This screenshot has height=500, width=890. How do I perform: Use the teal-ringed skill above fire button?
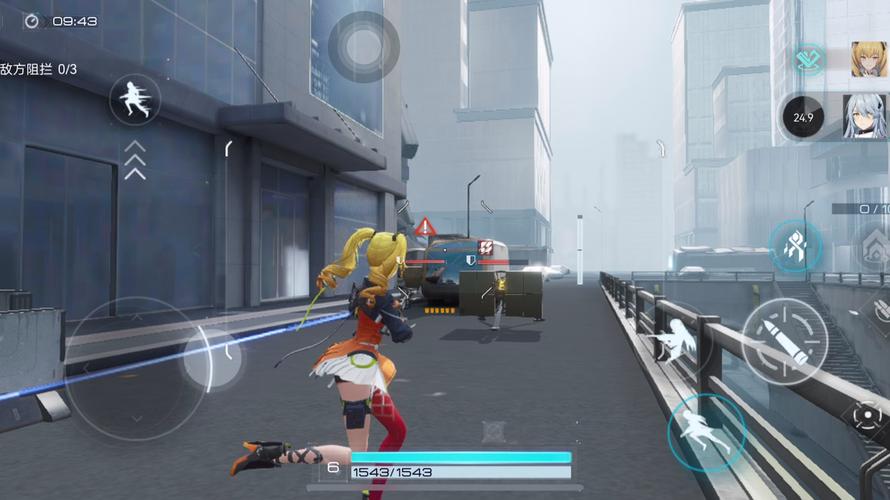(x=795, y=246)
